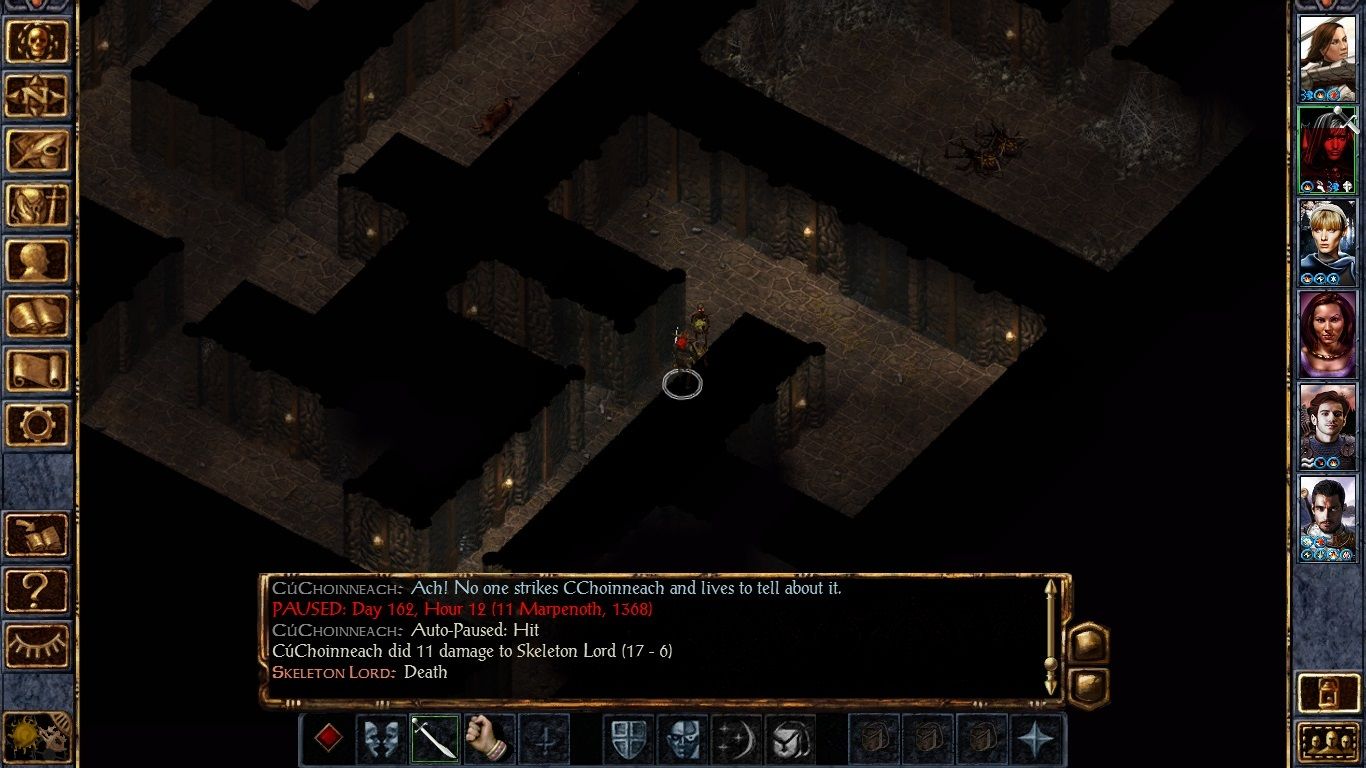Viewport: 1366px width, 768px height.
Task: Select the sword weapon quick slot
Action: tap(435, 739)
